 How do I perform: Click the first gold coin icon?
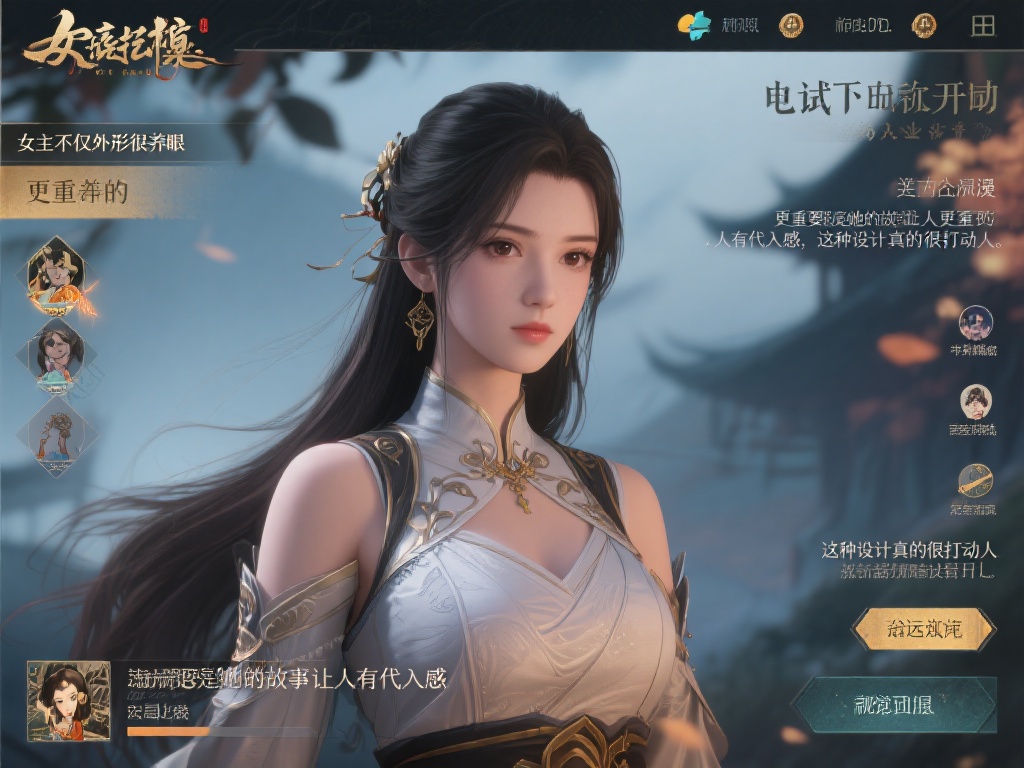(791, 25)
